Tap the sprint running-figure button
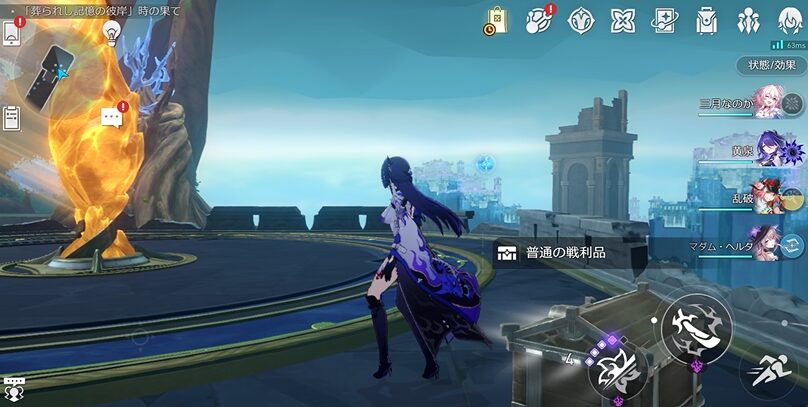The width and height of the screenshot is (808, 407). 771,372
